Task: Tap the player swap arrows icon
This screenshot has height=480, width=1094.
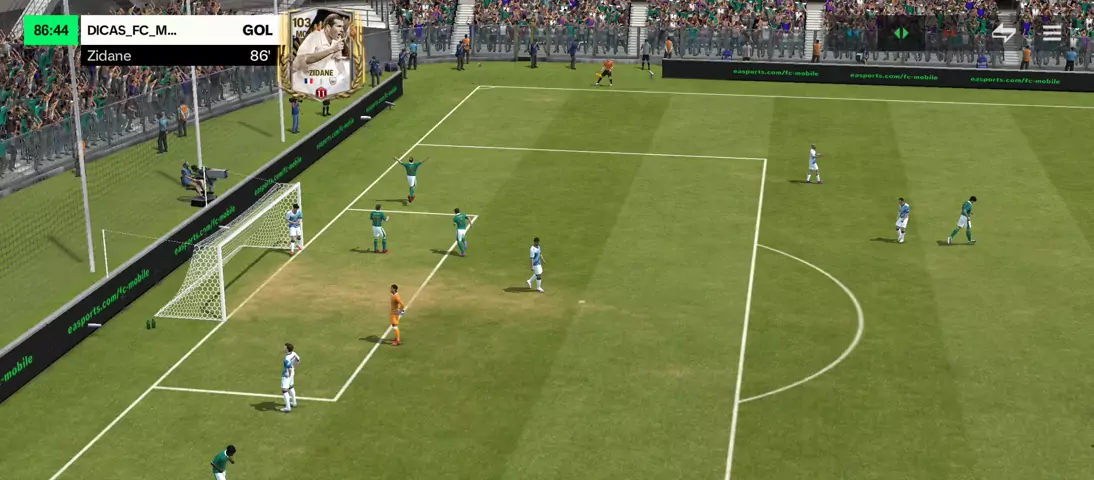Action: coord(1003,33)
